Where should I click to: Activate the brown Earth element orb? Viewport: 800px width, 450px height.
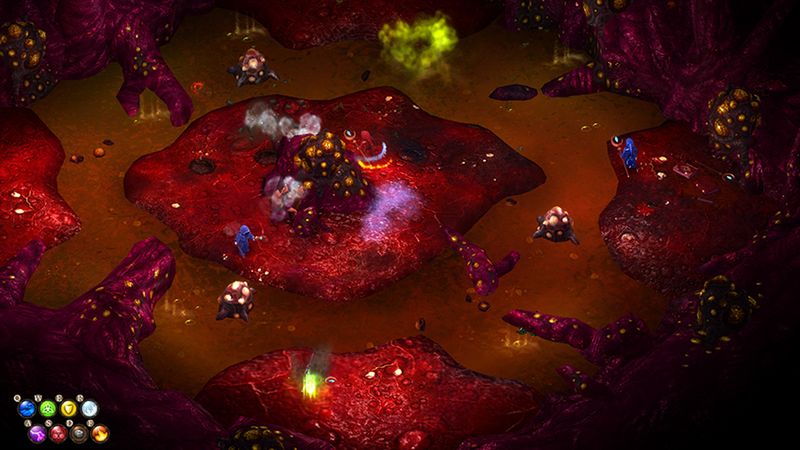tap(79, 433)
